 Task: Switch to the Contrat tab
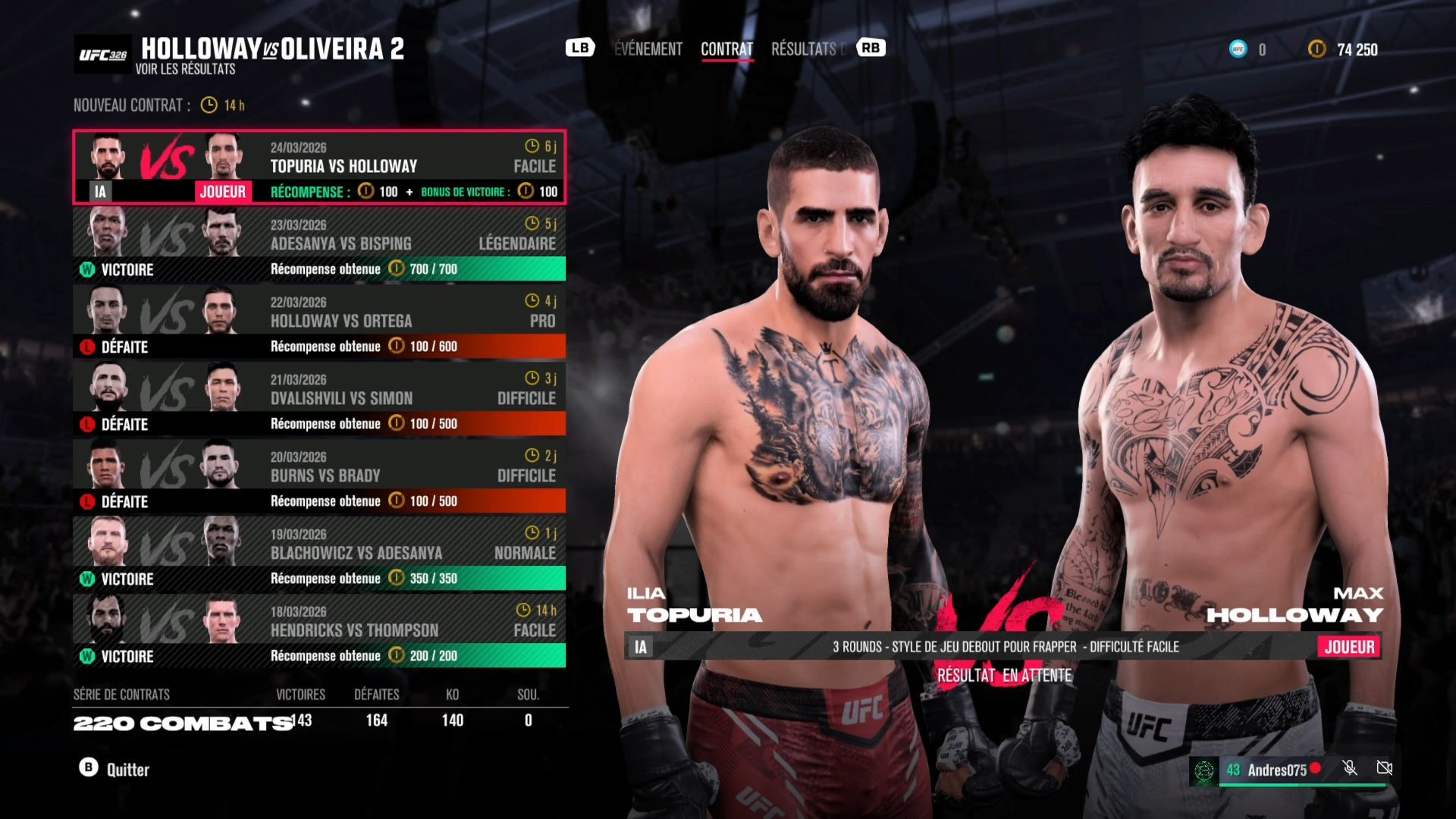(x=726, y=49)
